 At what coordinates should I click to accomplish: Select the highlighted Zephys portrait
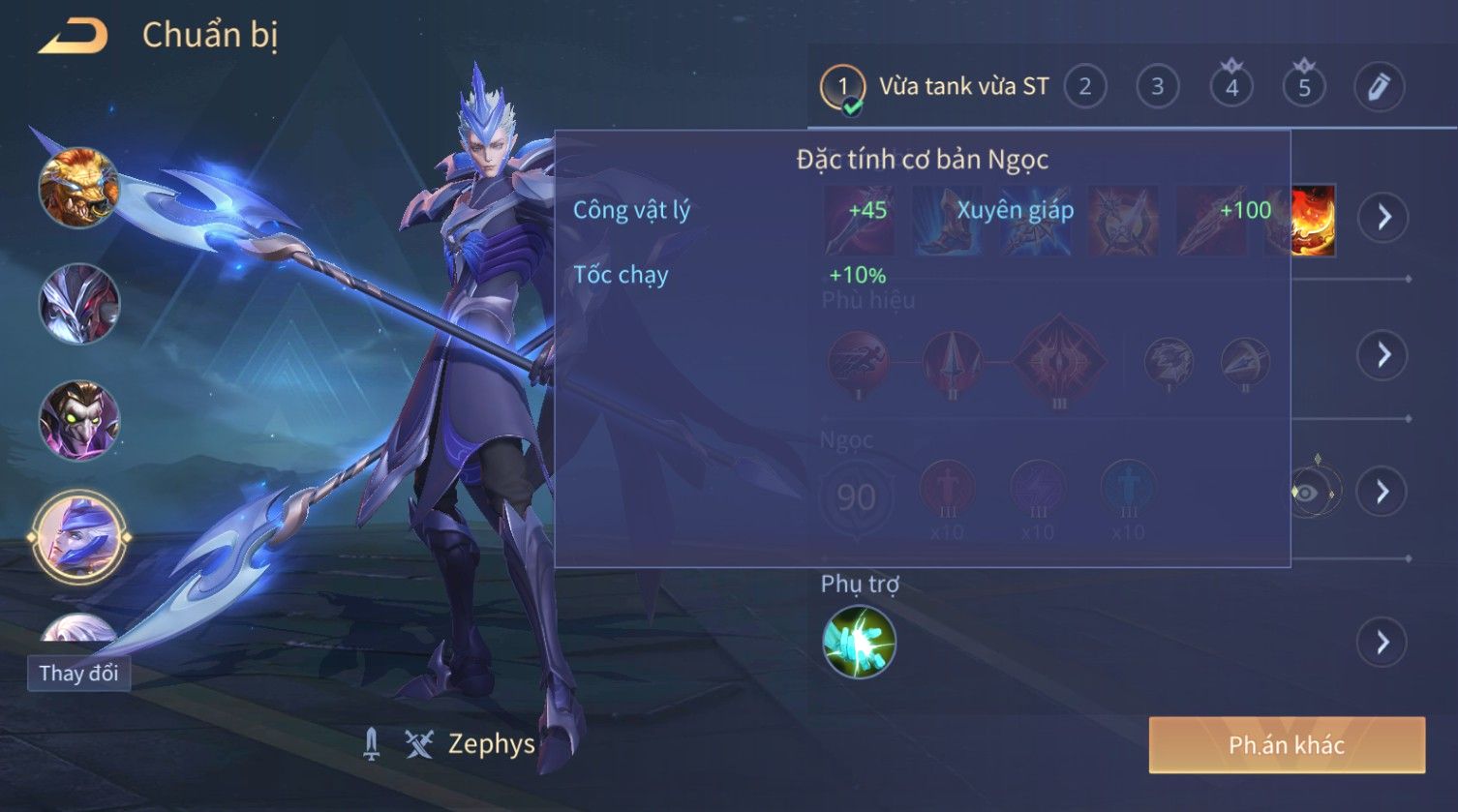pos(79,536)
